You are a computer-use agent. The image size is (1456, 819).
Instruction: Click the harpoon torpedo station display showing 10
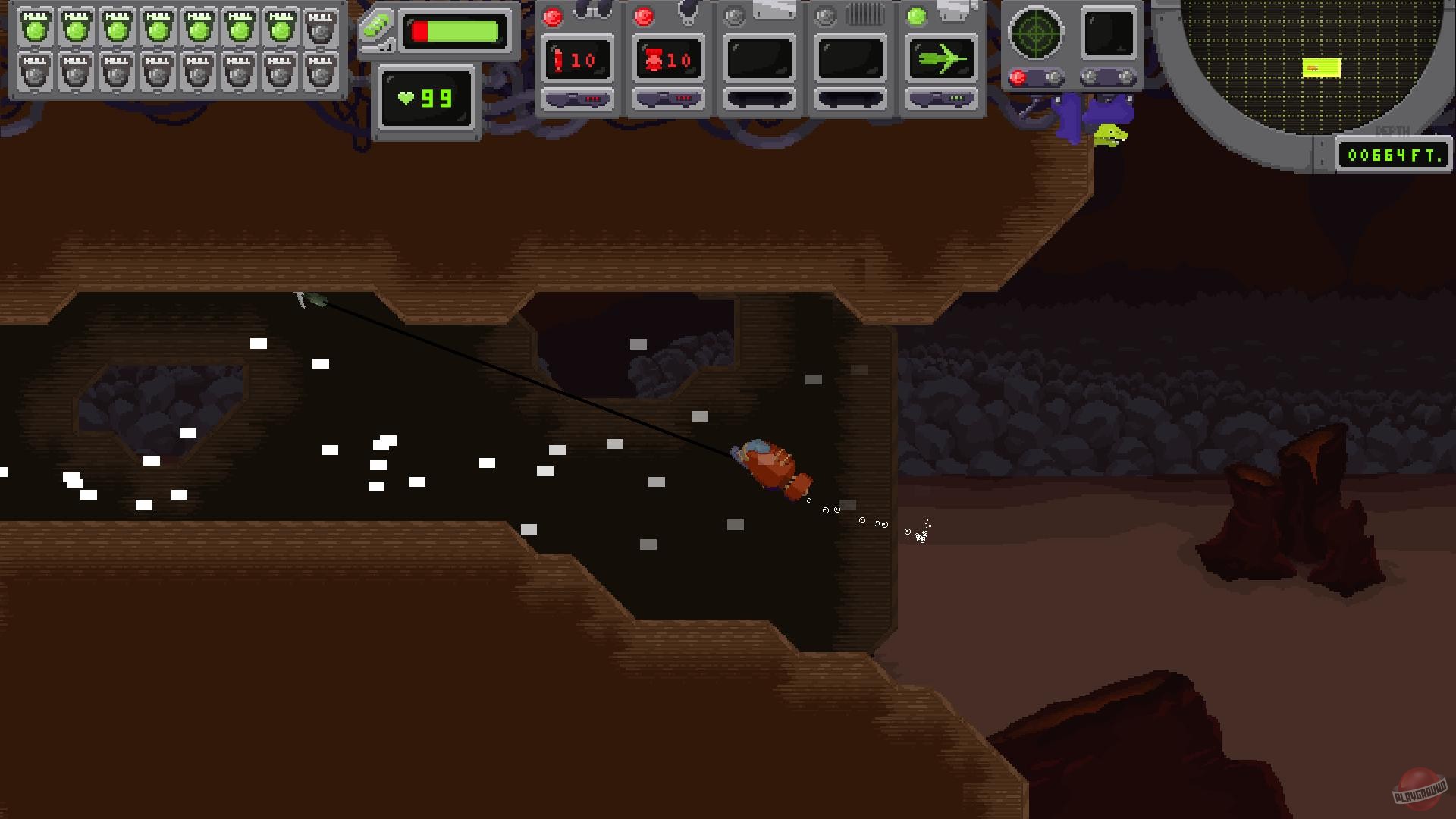578,61
